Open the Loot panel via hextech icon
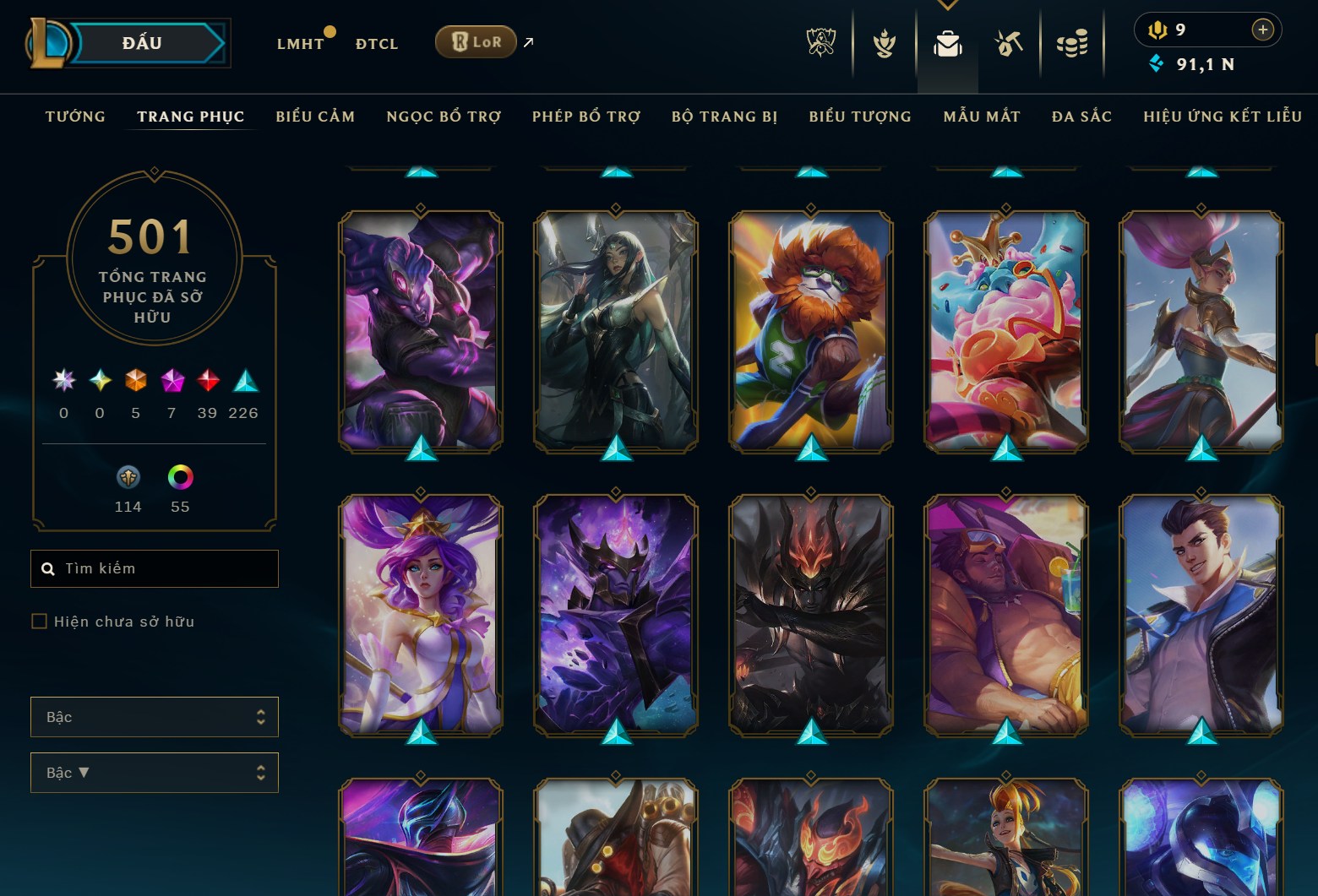Image resolution: width=1318 pixels, height=896 pixels. pos(1010,42)
